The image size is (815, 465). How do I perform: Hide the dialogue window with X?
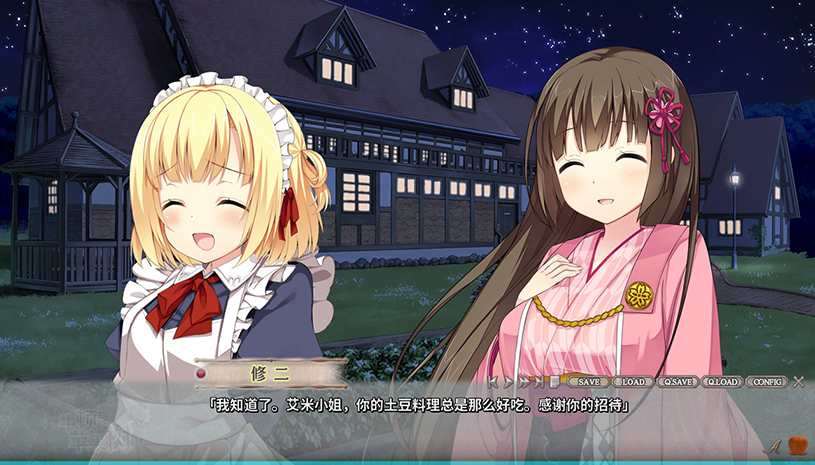click(798, 381)
